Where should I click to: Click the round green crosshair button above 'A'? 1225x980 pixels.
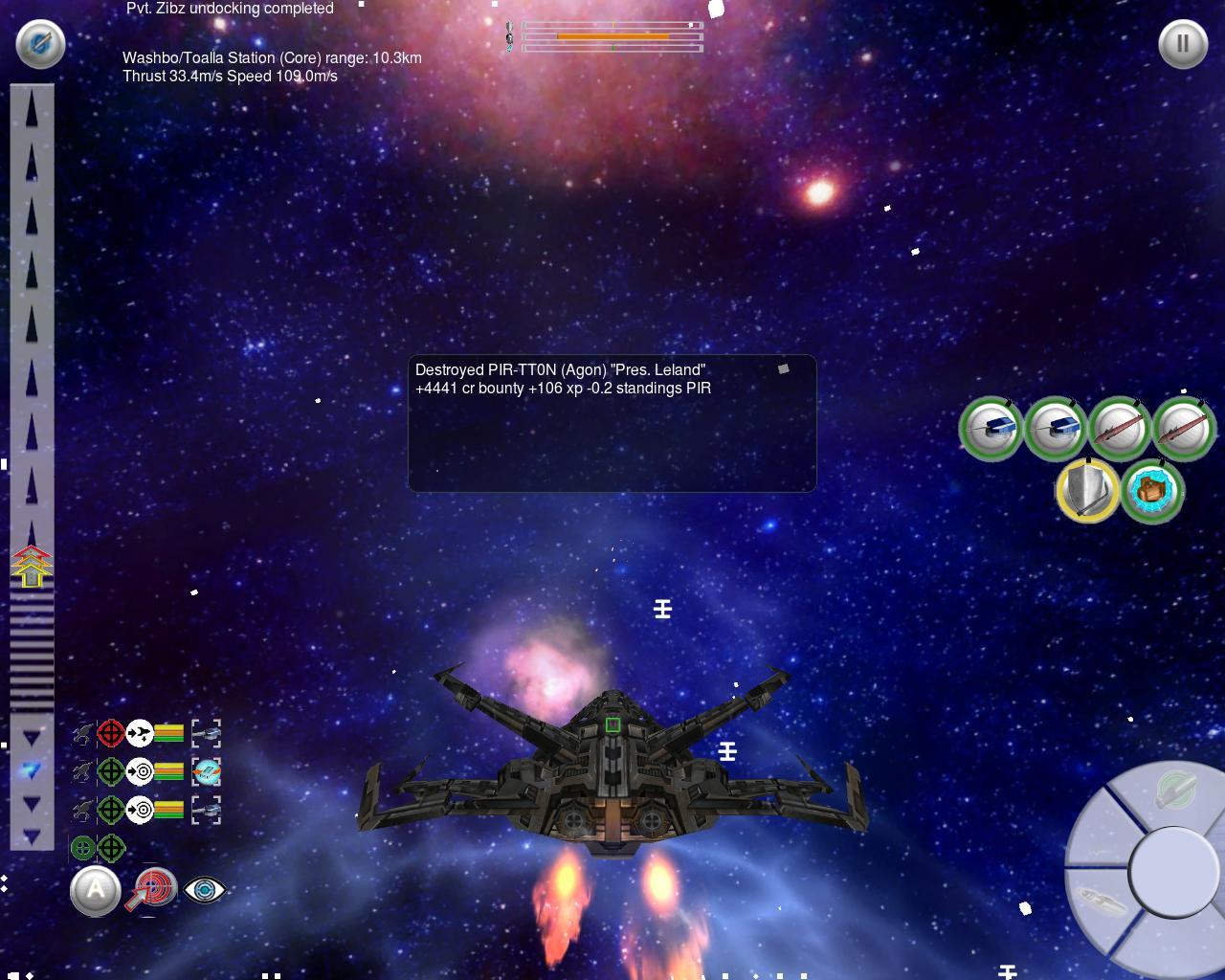pyautogui.click(x=83, y=848)
